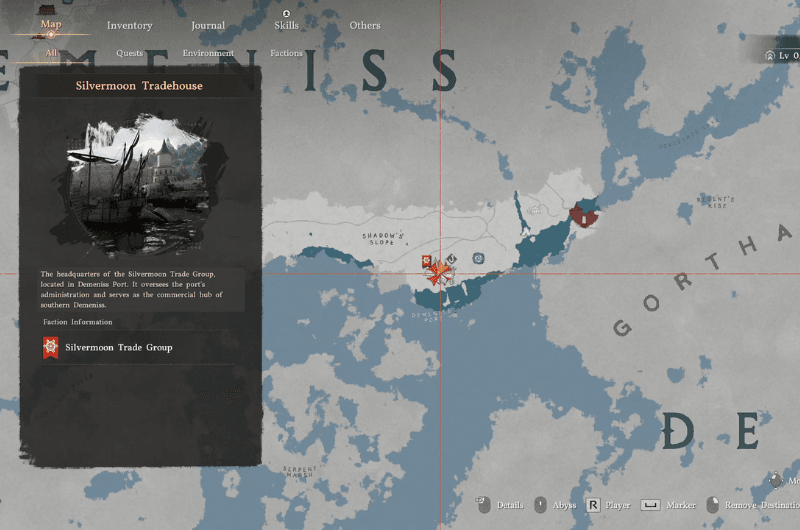Select the blue circular waypoint map marker
Viewport: 800px width, 530px height.
click(479, 258)
